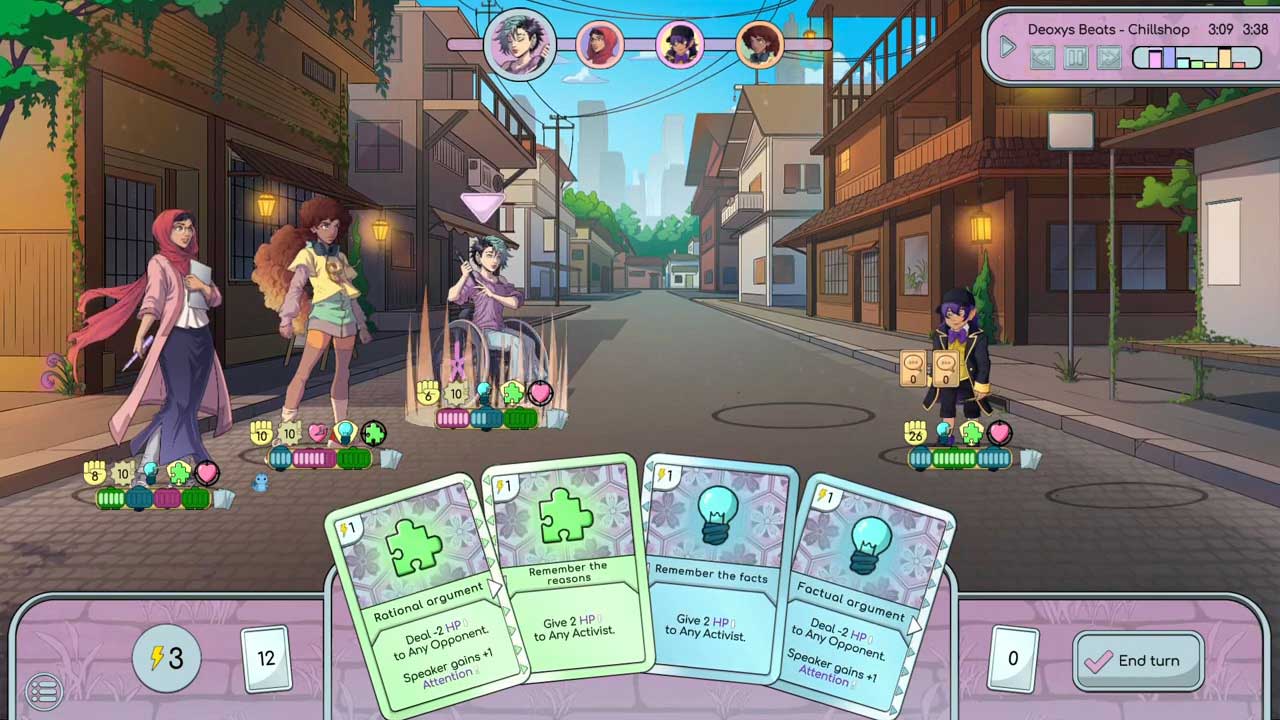Select the gray-haired character turn portrait

pyautogui.click(x=519, y=45)
